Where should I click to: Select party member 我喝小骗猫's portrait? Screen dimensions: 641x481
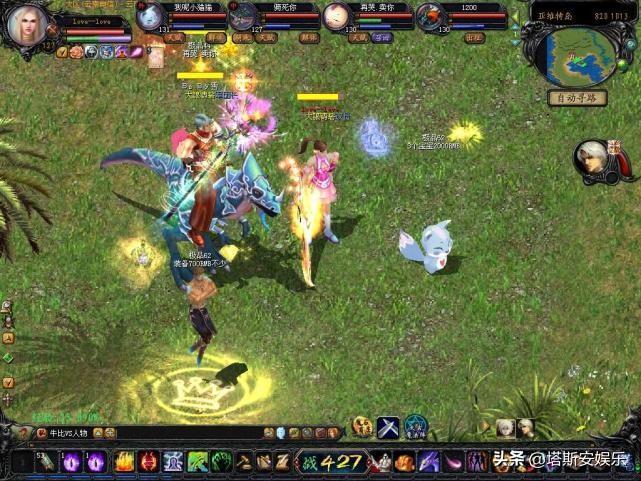pos(149,16)
